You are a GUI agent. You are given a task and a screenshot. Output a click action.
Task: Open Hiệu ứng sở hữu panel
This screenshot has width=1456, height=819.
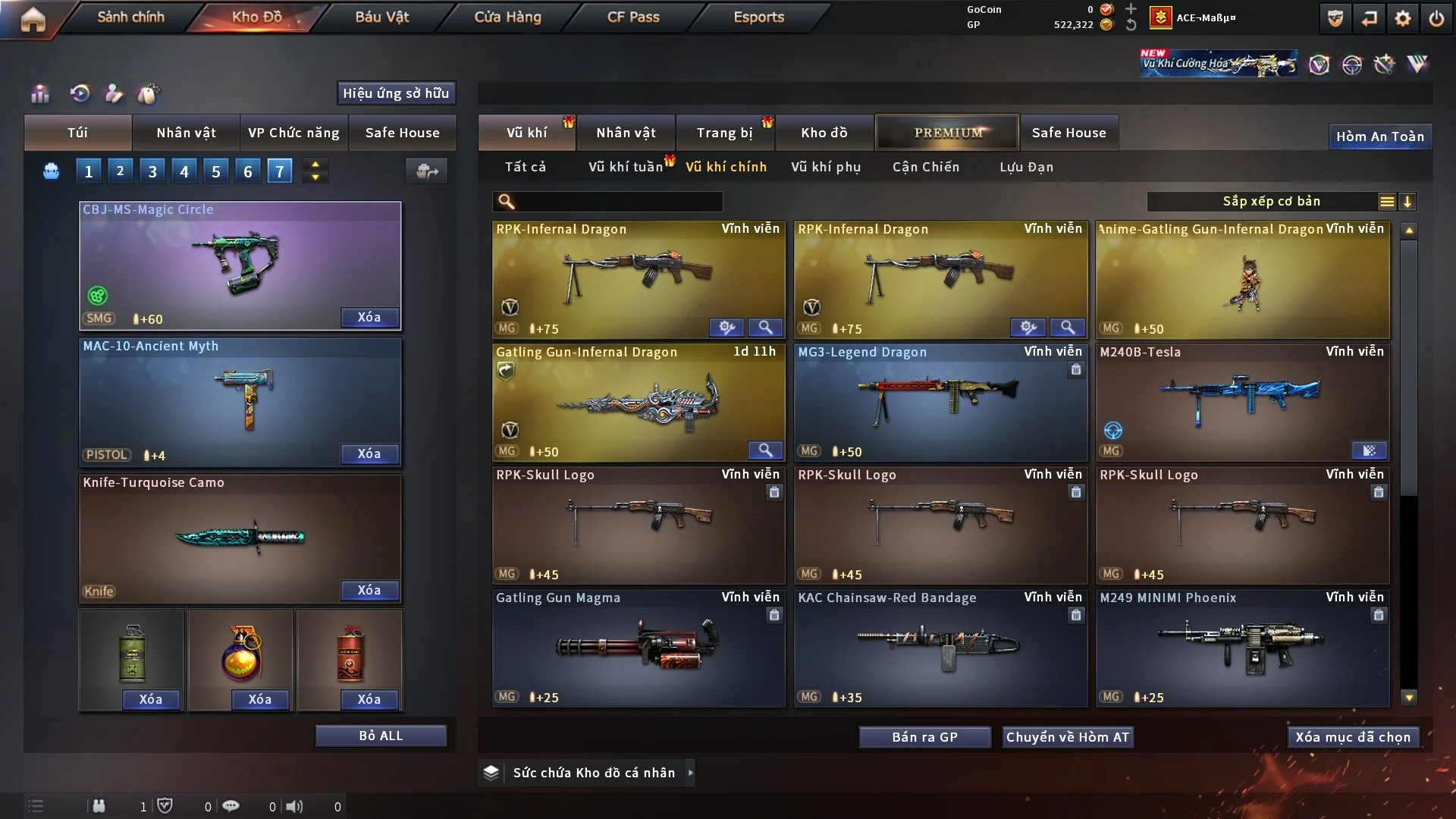click(x=396, y=93)
